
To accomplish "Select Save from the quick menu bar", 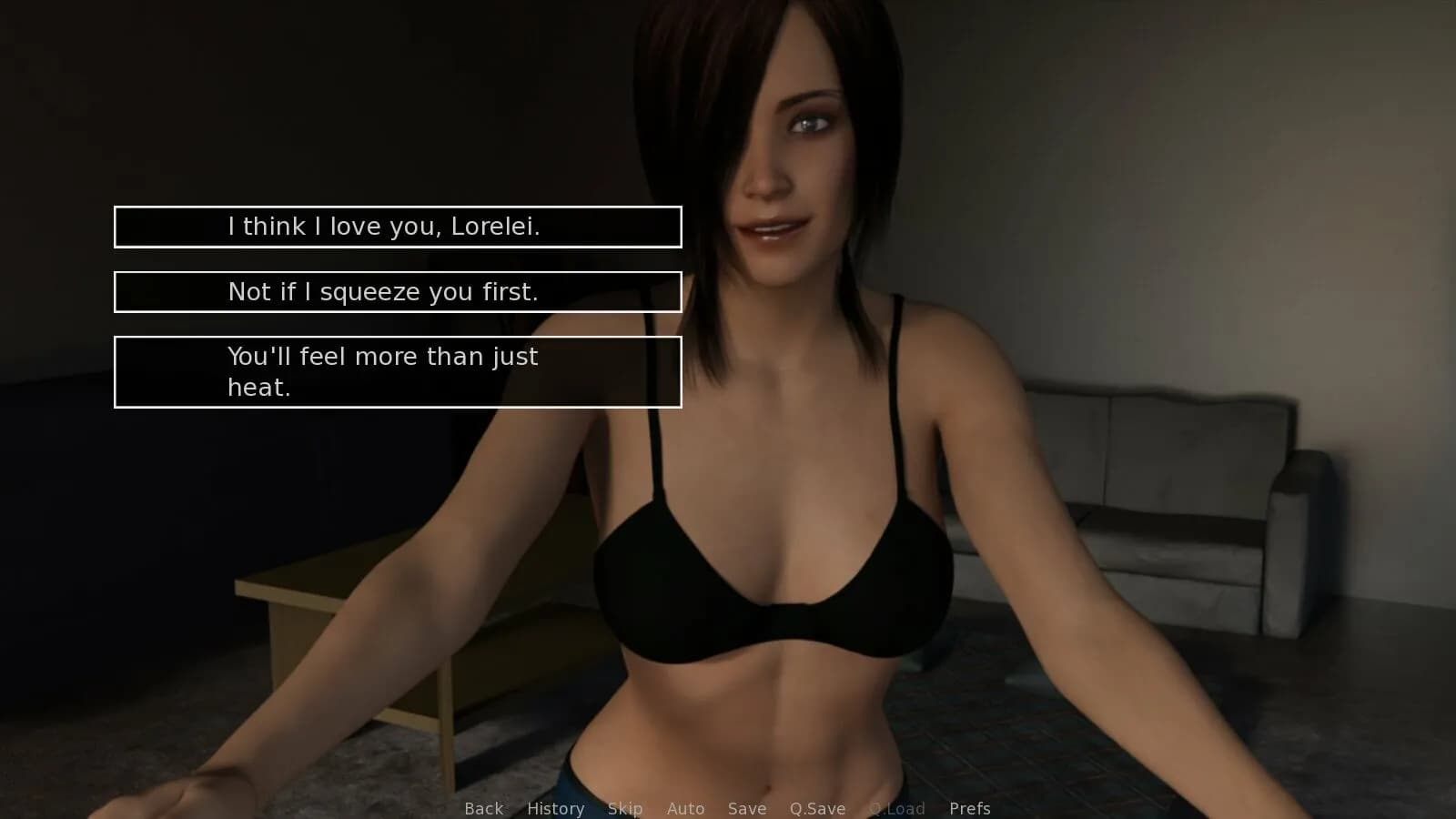I will (746, 808).
